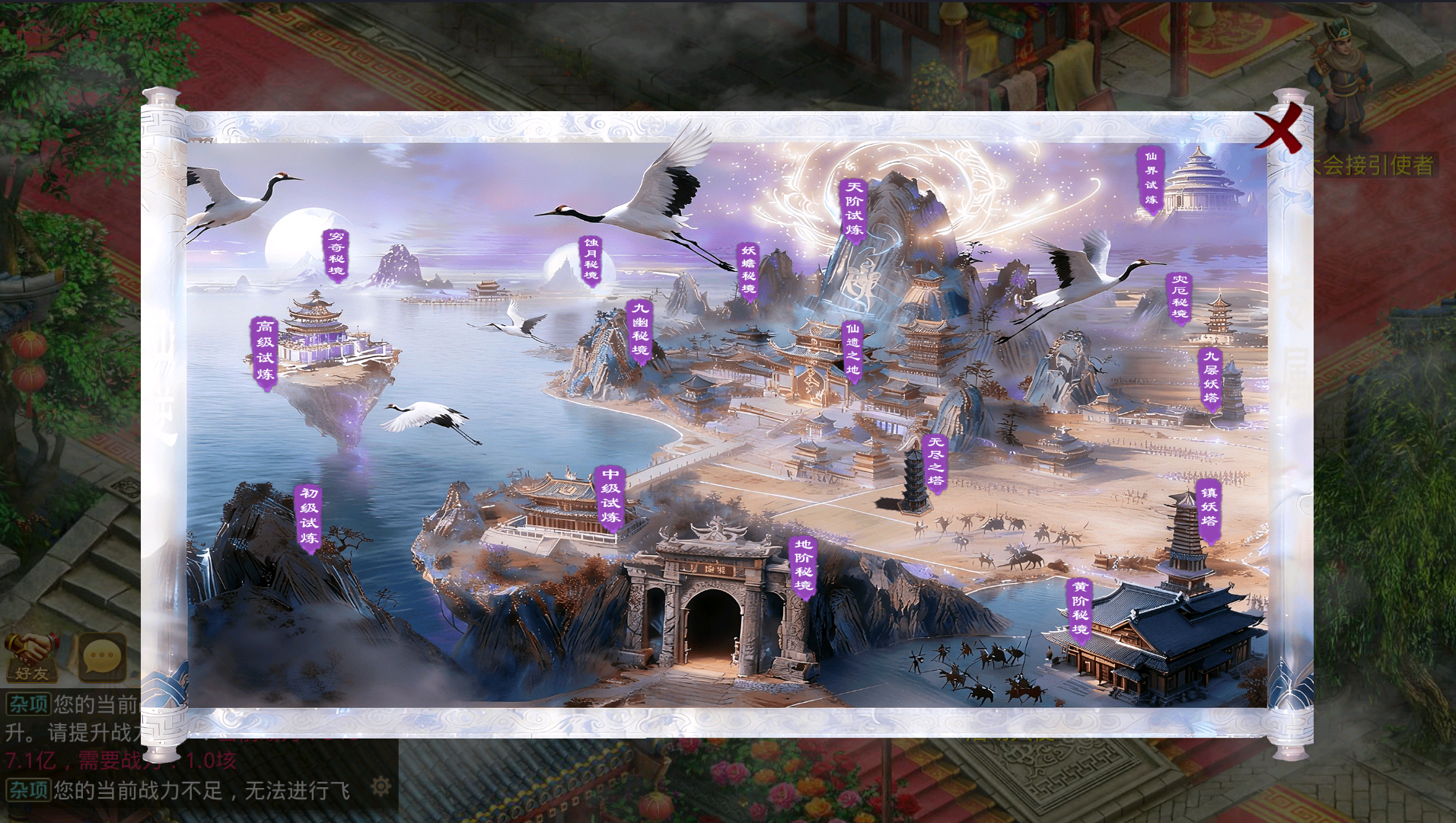Choose the 妖蟾秘境 marker
1456x823 pixels.
click(x=748, y=270)
